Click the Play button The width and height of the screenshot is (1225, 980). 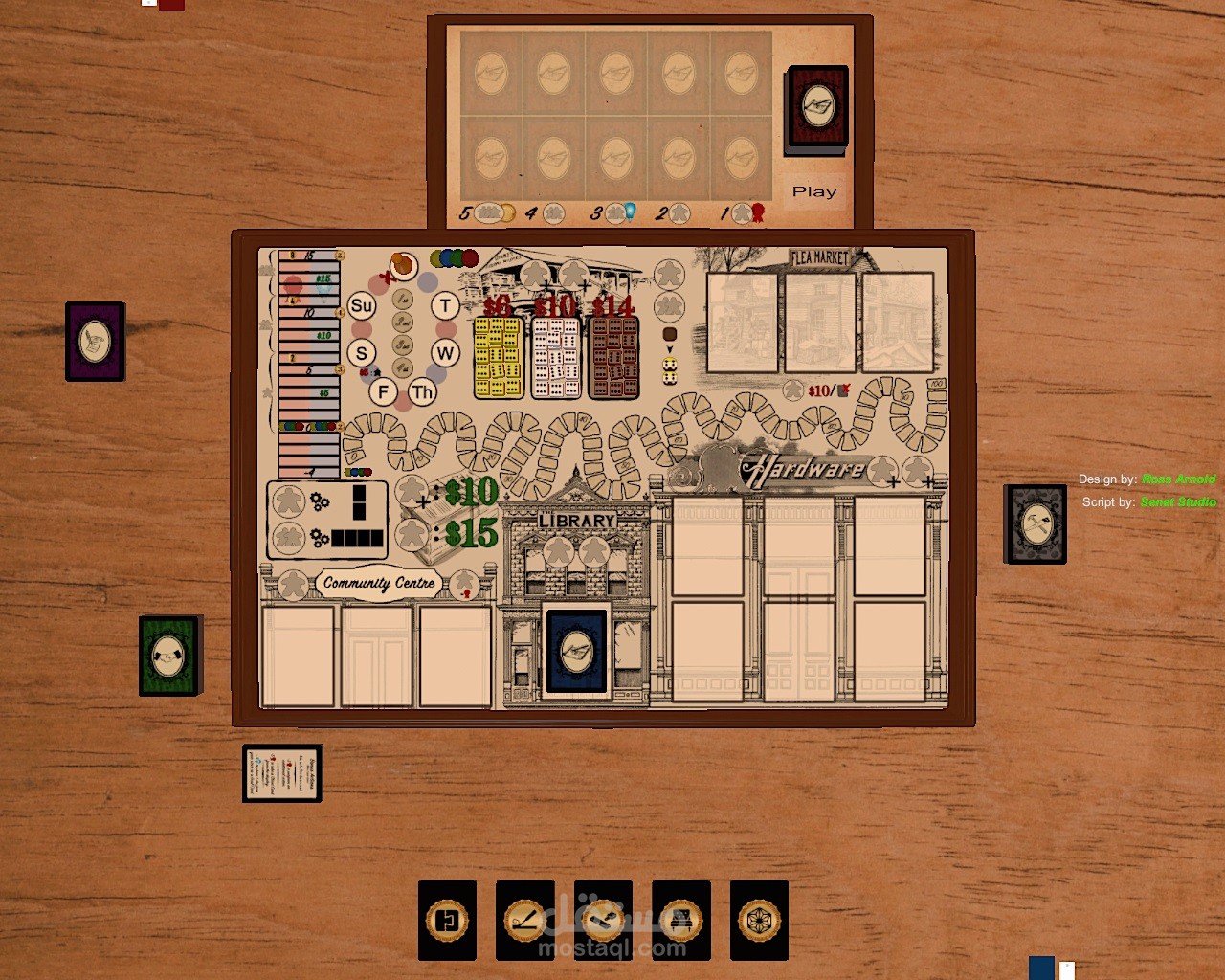(814, 191)
